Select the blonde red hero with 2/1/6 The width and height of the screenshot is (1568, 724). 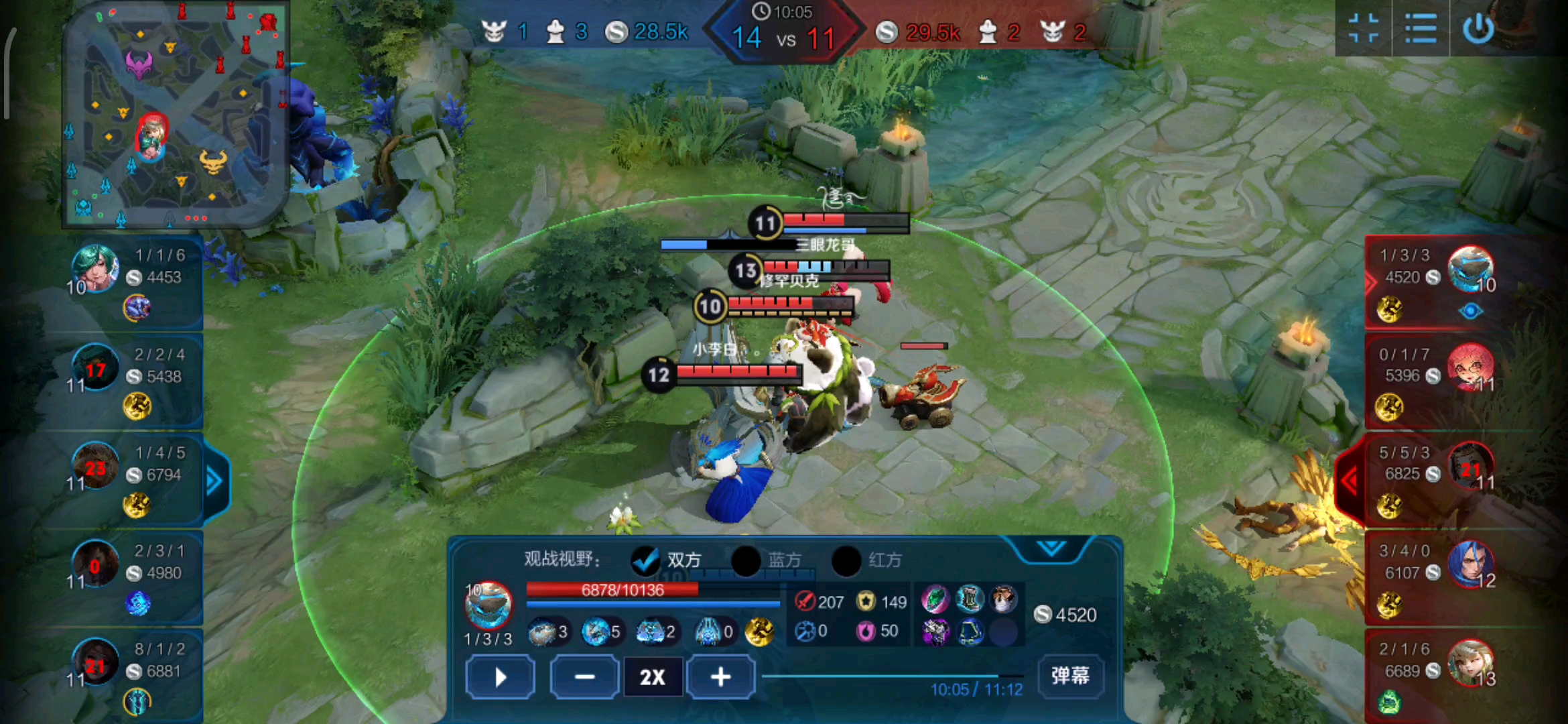[x=1470, y=662]
